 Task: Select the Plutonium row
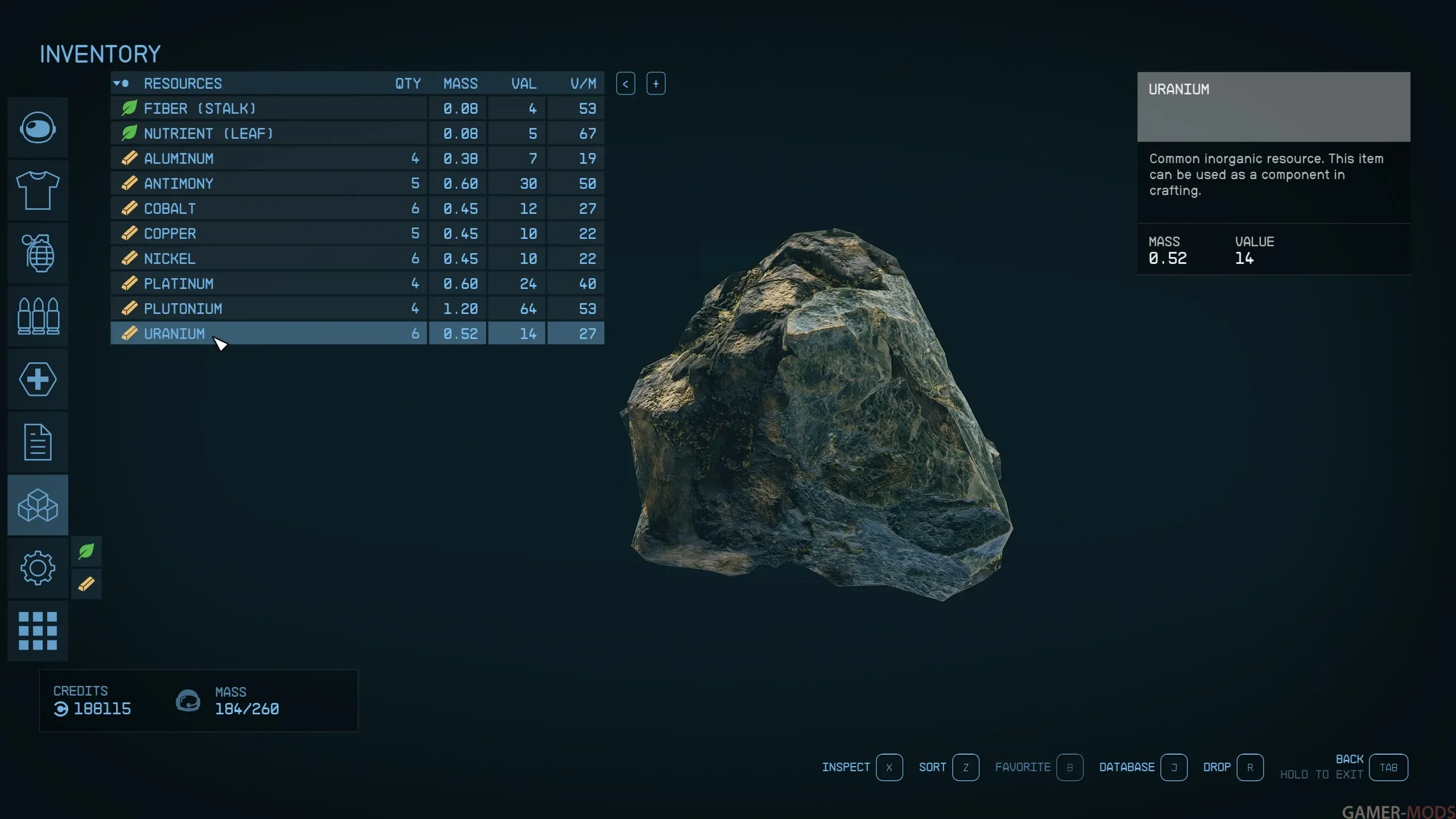tap(267, 308)
